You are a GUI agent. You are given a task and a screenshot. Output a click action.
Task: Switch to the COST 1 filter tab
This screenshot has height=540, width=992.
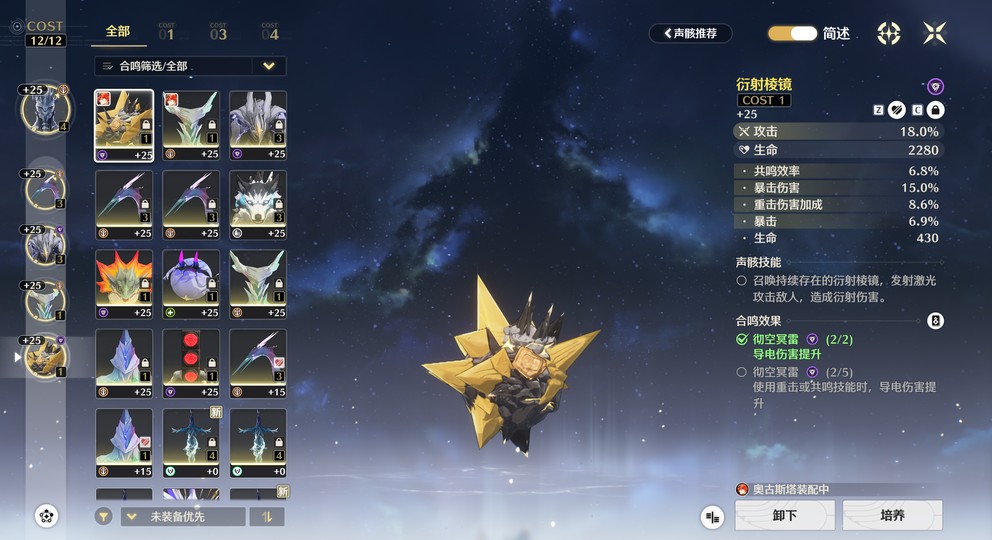[166, 32]
